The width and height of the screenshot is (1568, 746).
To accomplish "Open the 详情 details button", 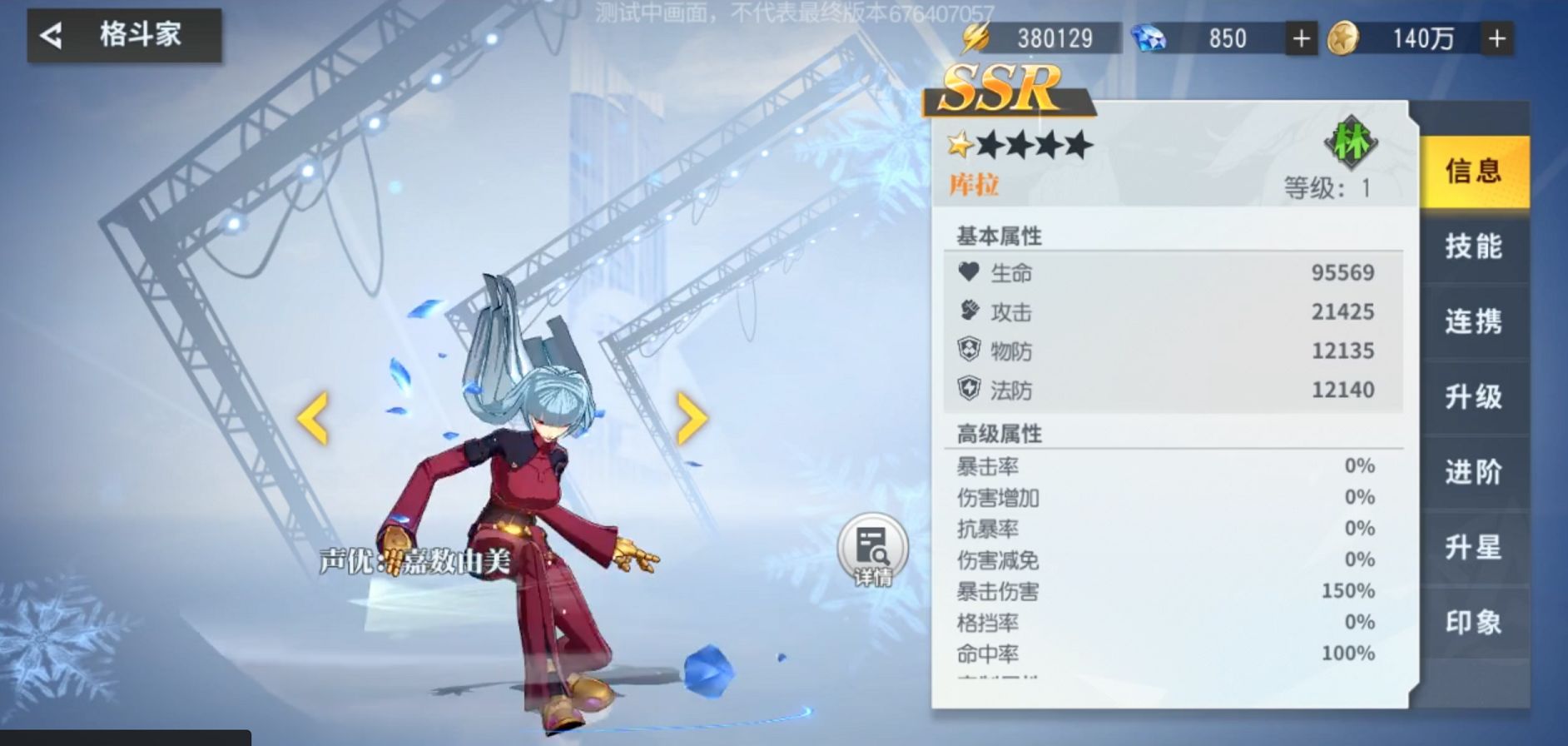I will pyautogui.click(x=872, y=551).
